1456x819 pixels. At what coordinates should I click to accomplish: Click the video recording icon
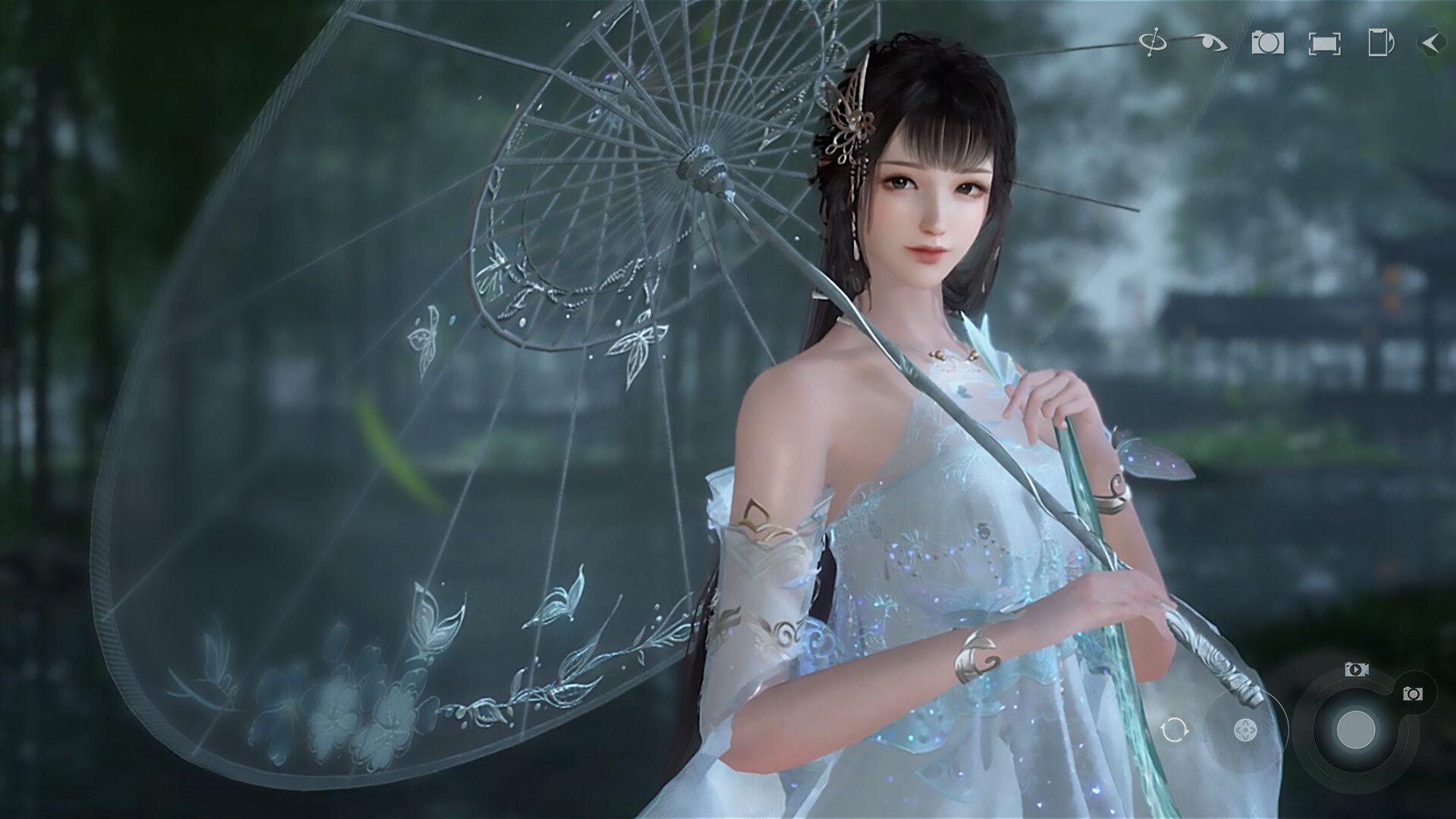1357,670
